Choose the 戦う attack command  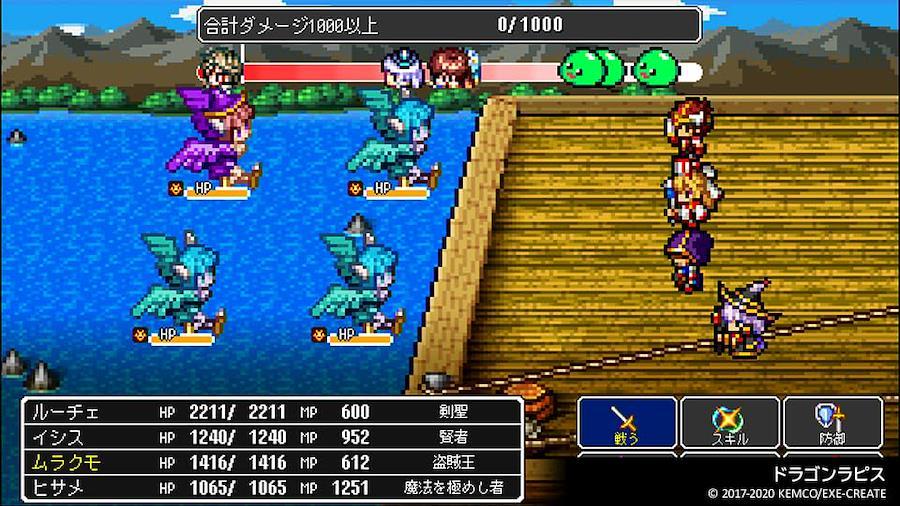click(x=627, y=422)
